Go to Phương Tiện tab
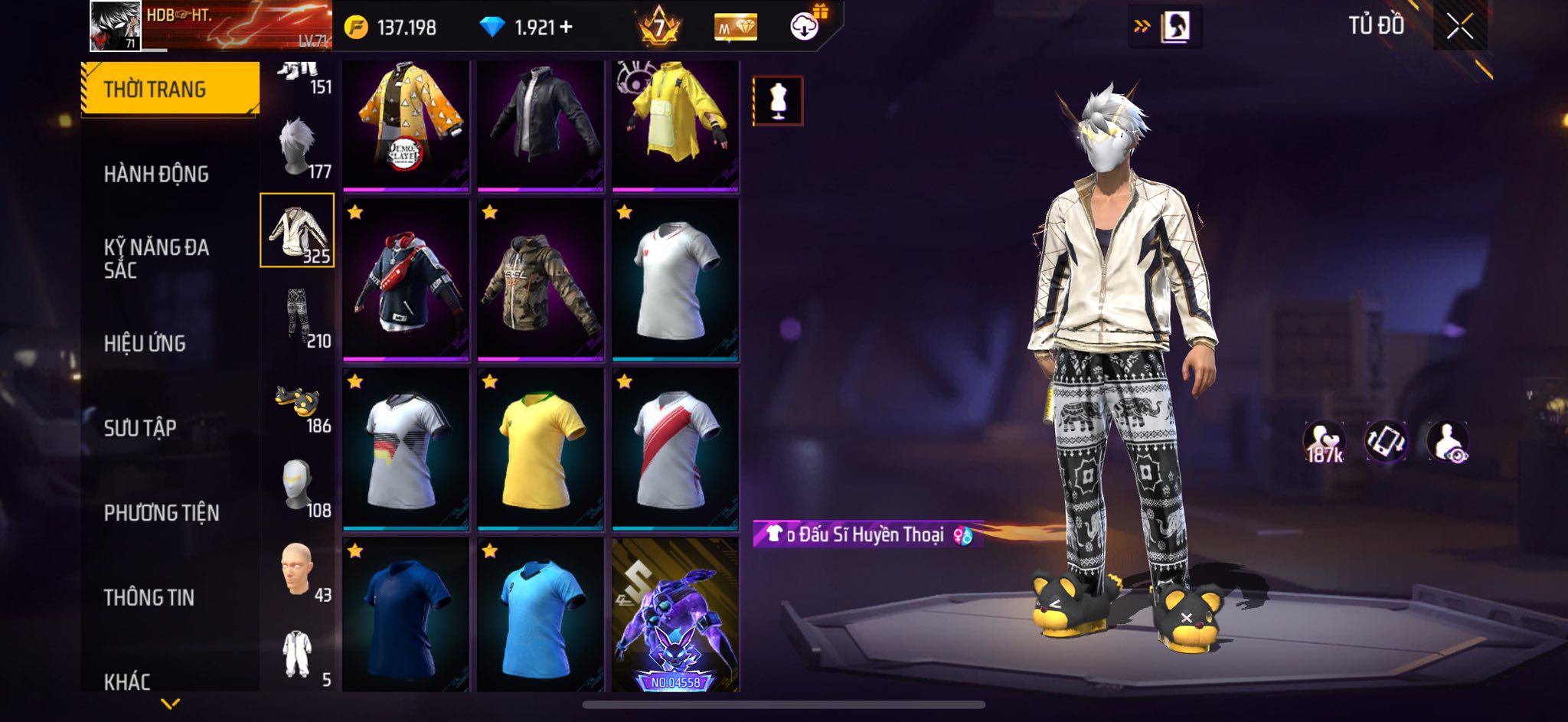 pos(162,513)
